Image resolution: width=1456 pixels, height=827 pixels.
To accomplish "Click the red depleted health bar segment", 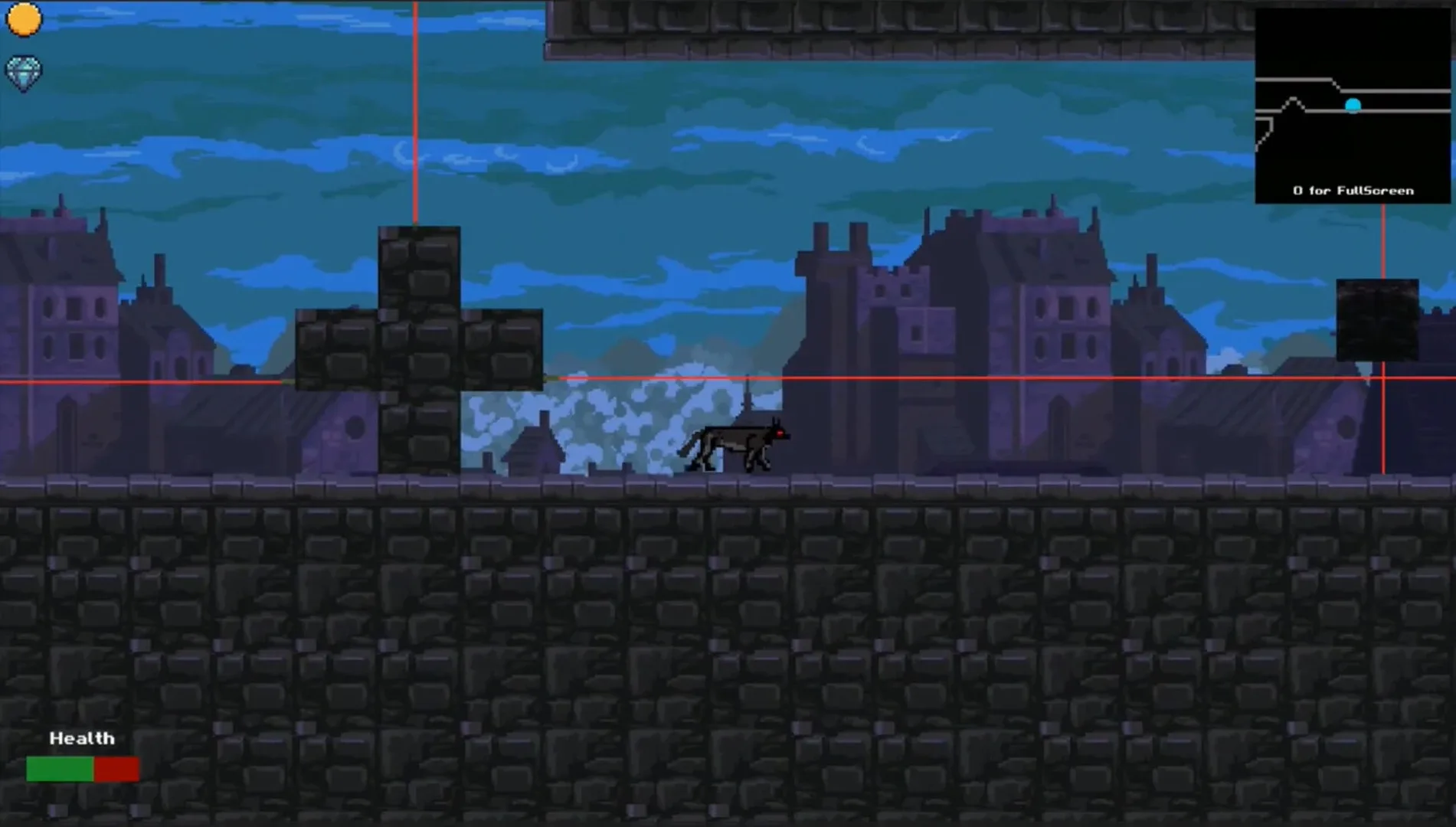I will click(116, 768).
